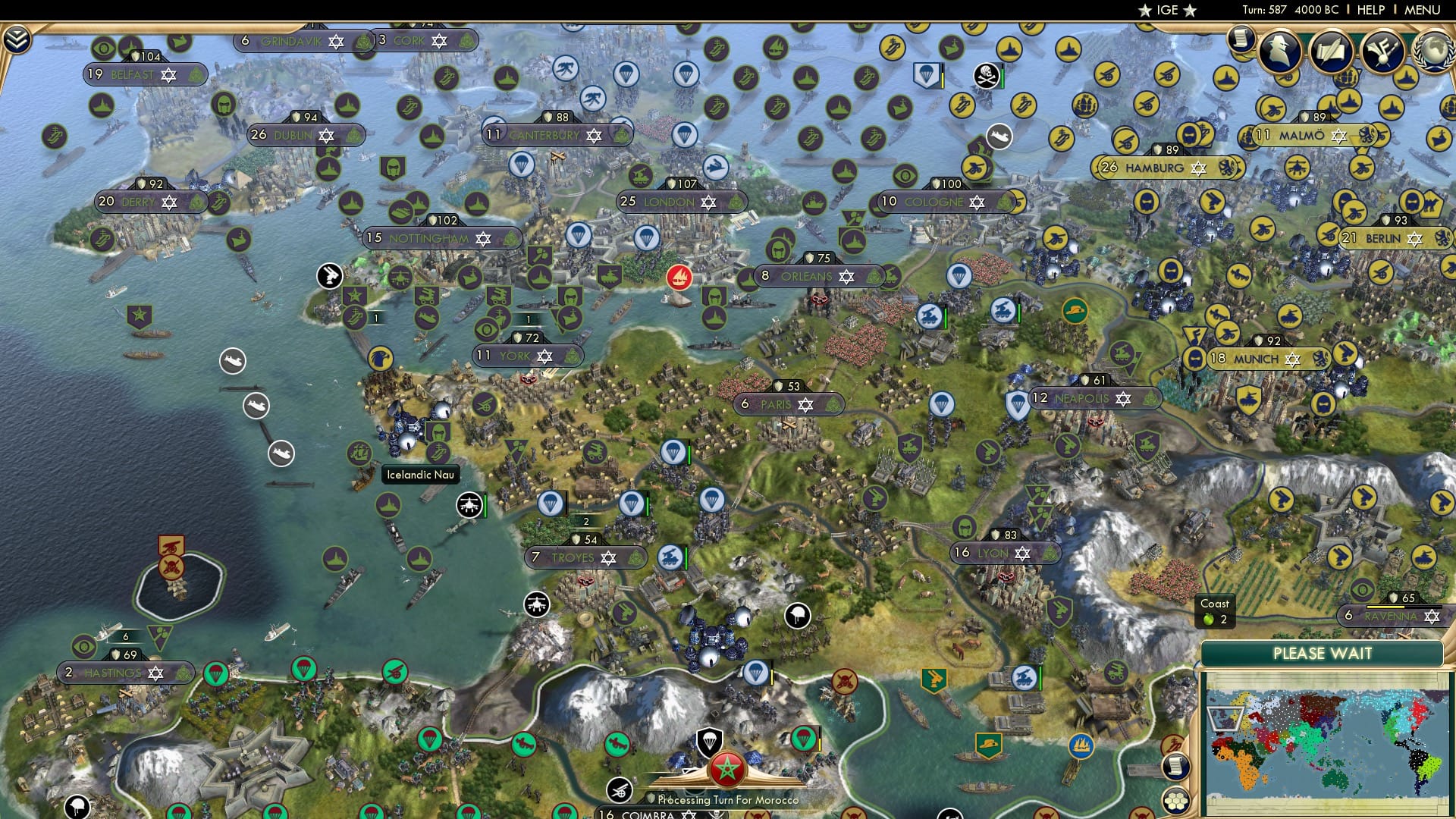
Task: Click the red embarked ship alert near Orleans
Action: (680, 277)
